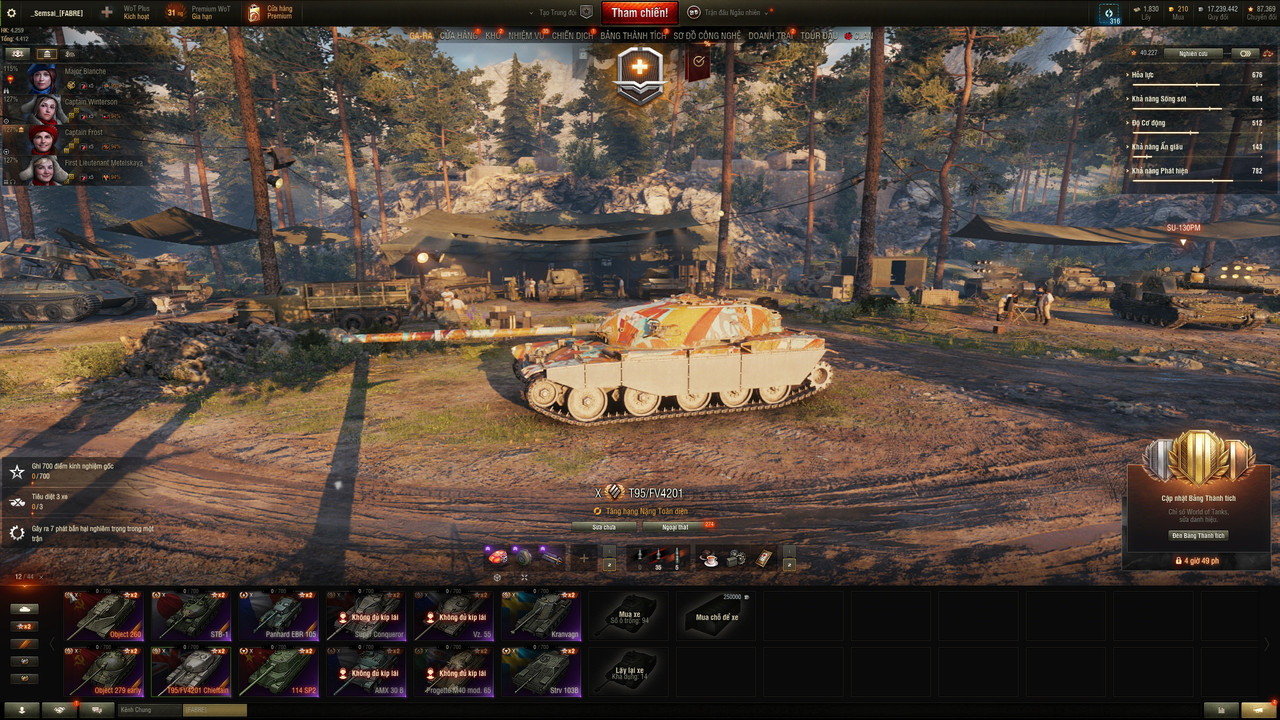
Task: Start battle with the red Tham chiến! button
Action: click(x=640, y=13)
